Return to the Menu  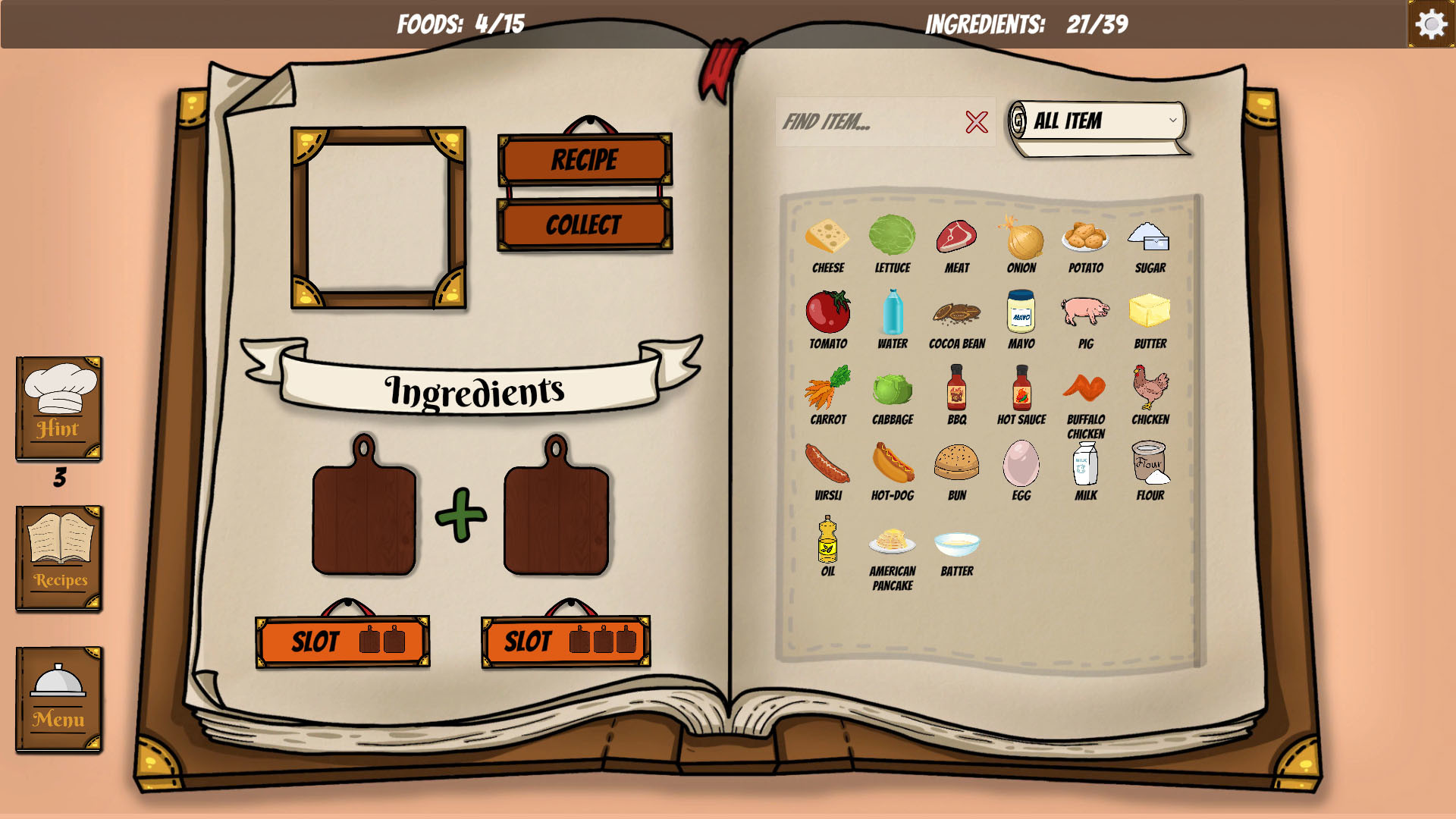(x=59, y=699)
